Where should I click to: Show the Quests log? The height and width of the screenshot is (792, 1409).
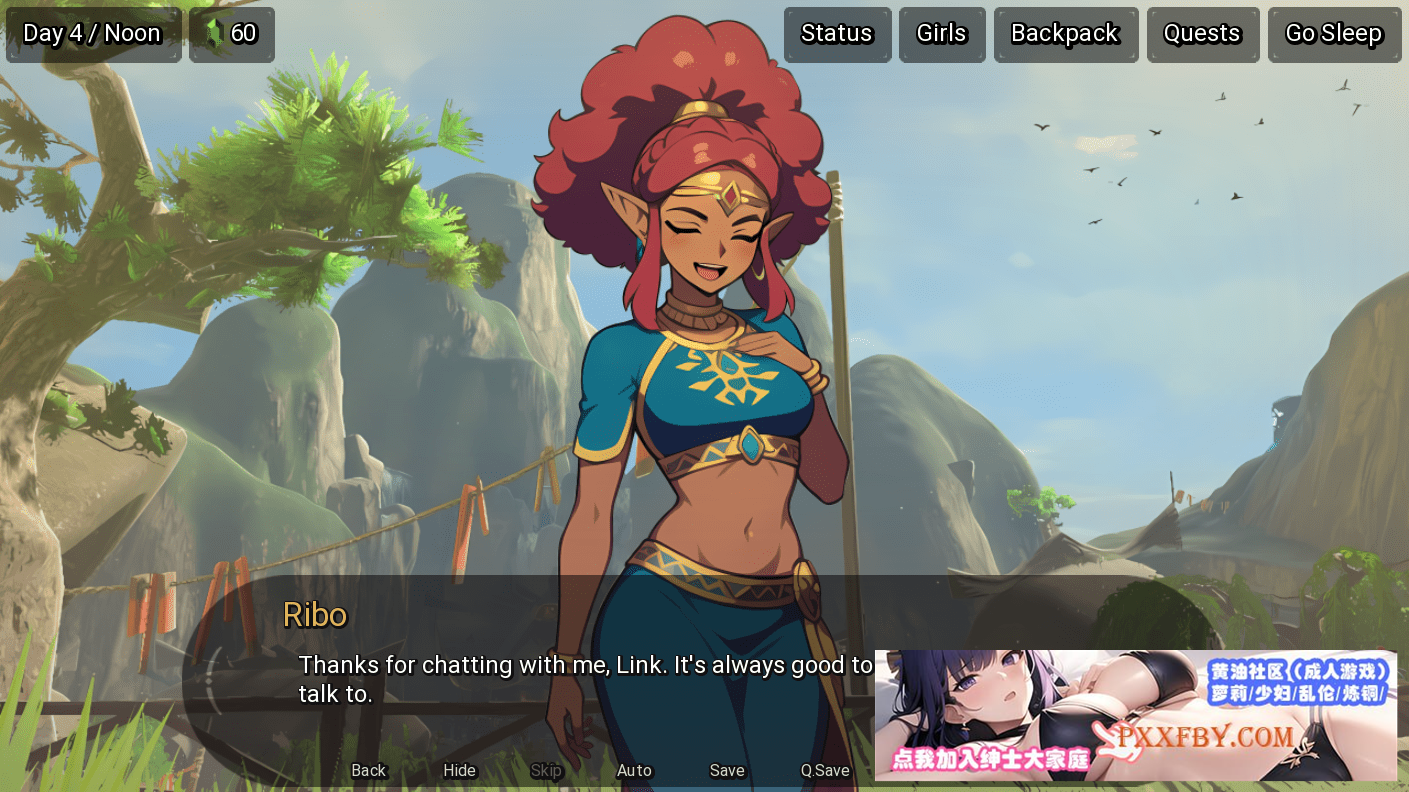click(x=1202, y=34)
